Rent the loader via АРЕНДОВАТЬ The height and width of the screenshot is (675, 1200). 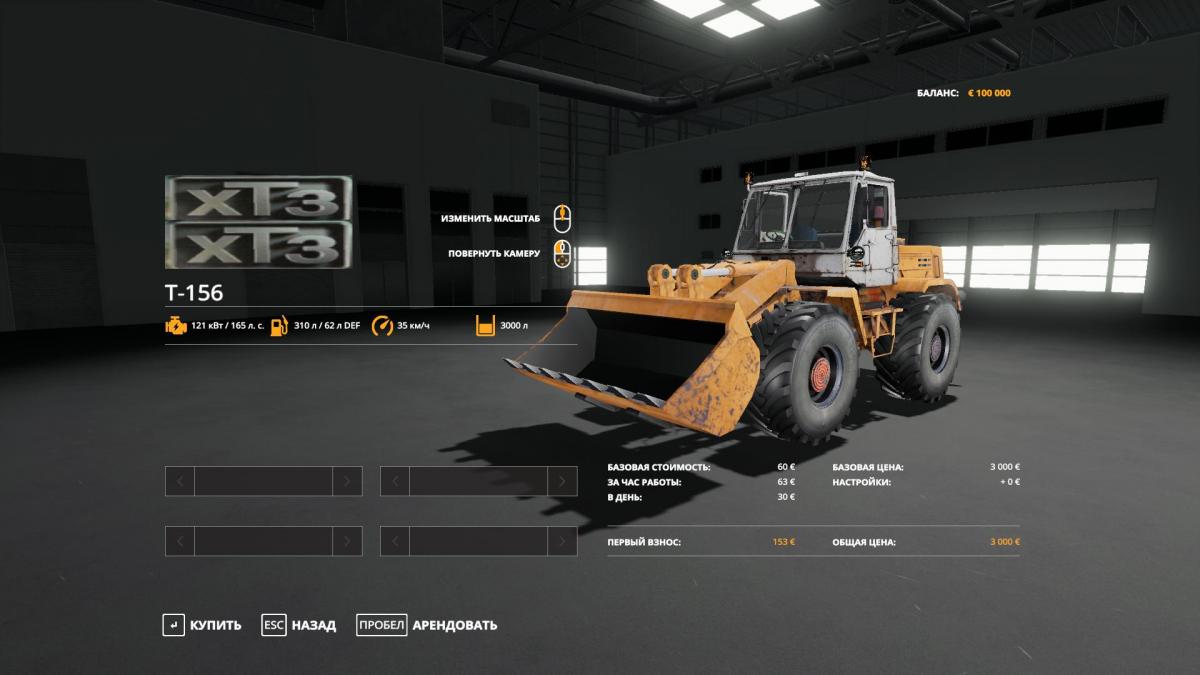428,625
